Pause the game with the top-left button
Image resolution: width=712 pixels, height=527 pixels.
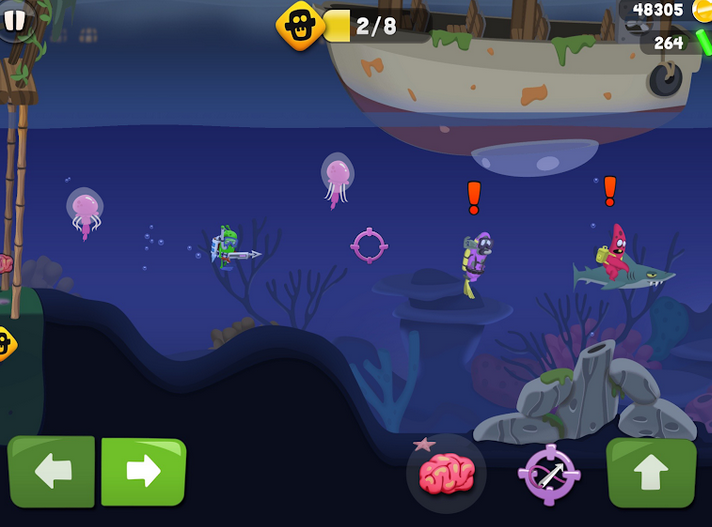13,22
